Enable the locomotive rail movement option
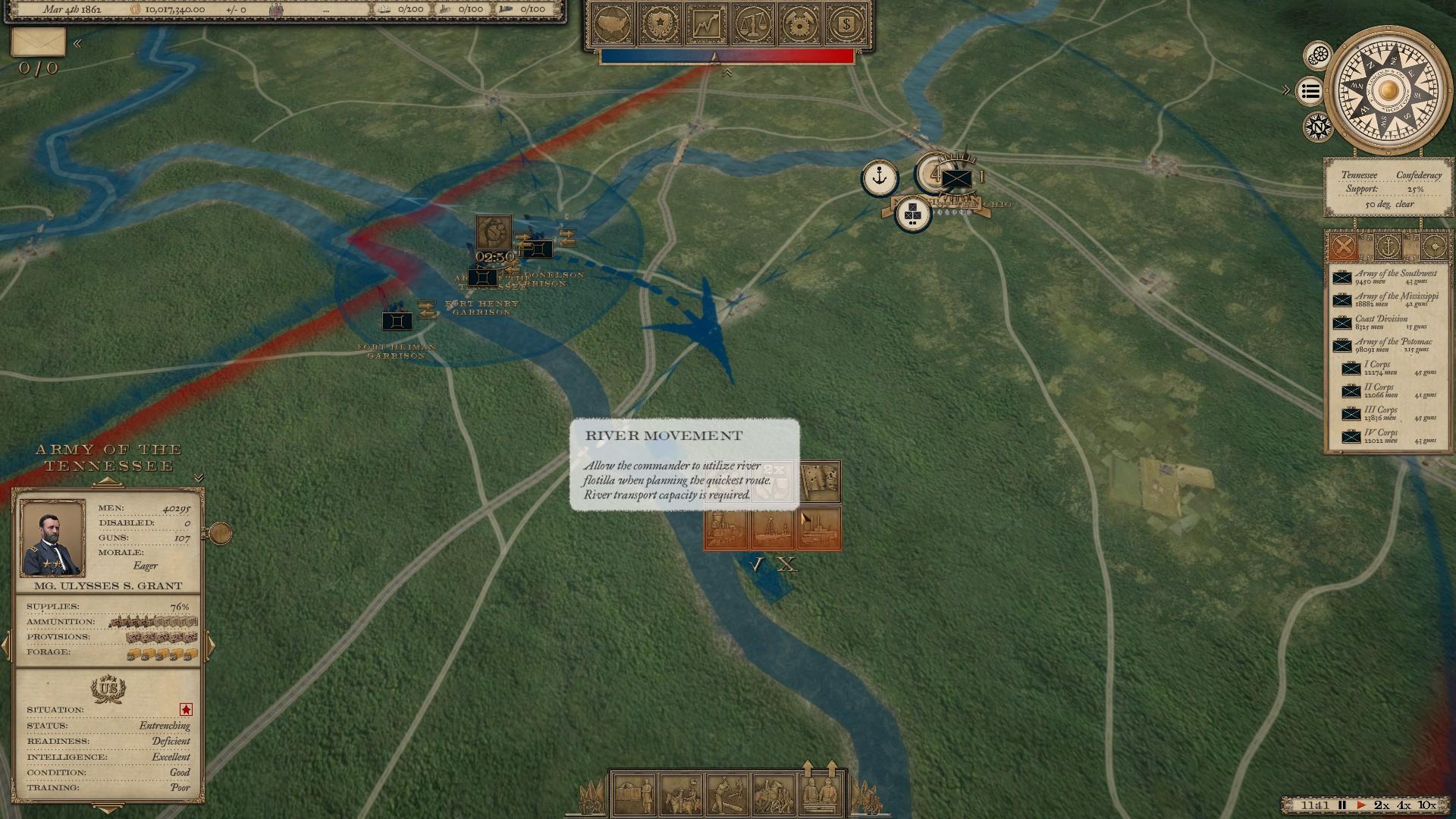Viewport: 1456px width, 819px height. click(x=726, y=528)
